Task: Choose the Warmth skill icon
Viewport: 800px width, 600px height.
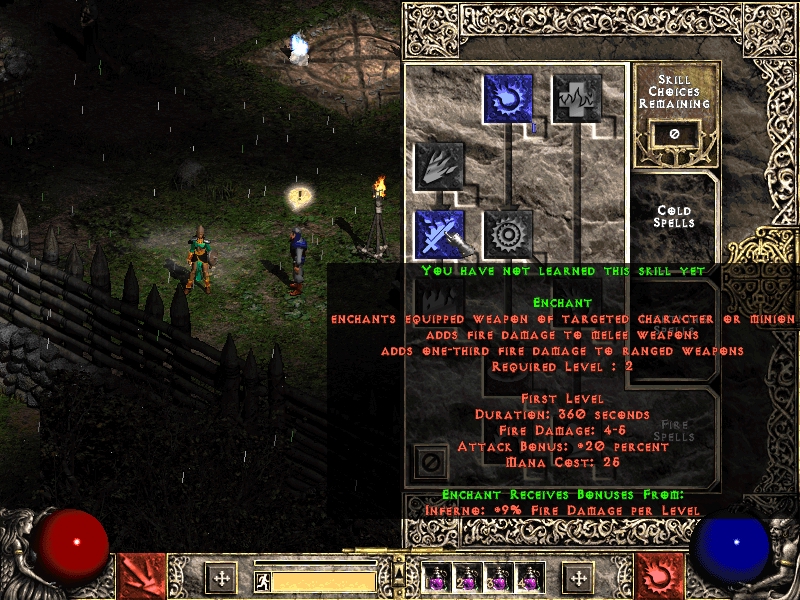Action: [x=577, y=99]
